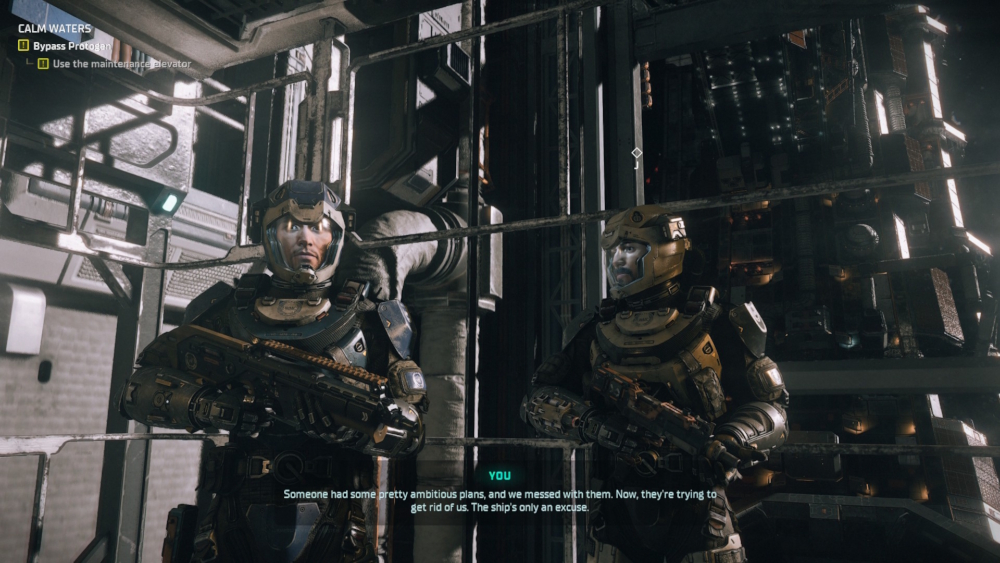Click the diamond objective waypoint marker

(637, 153)
